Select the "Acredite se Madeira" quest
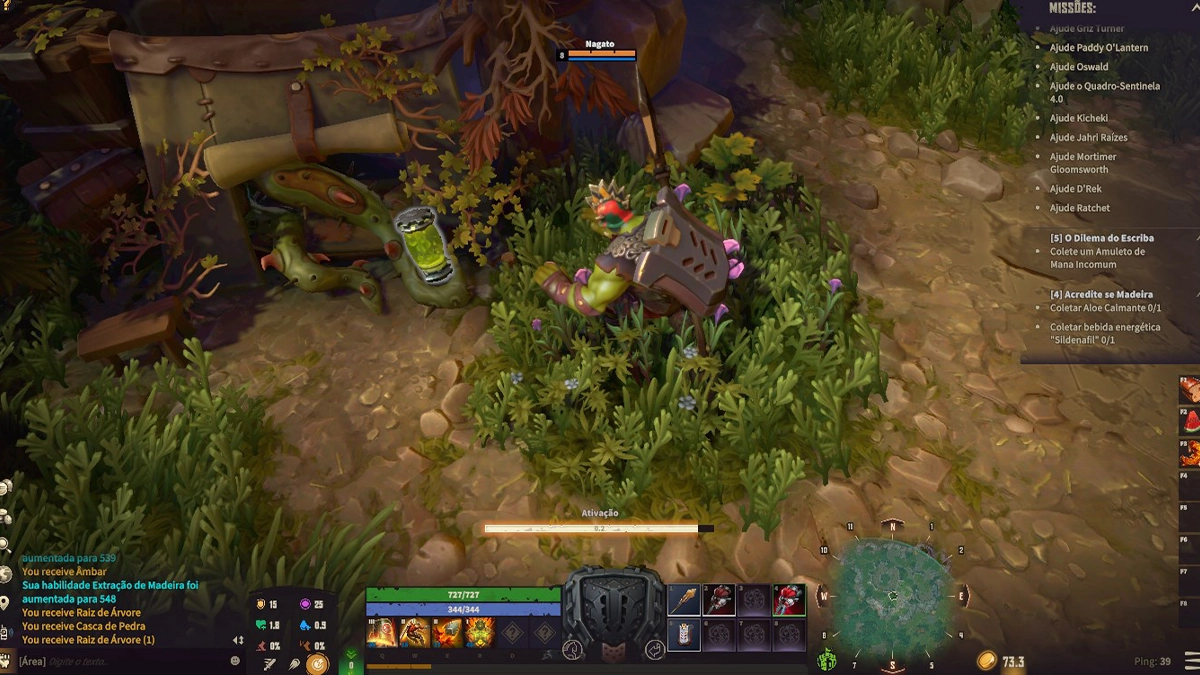 pos(1101,294)
